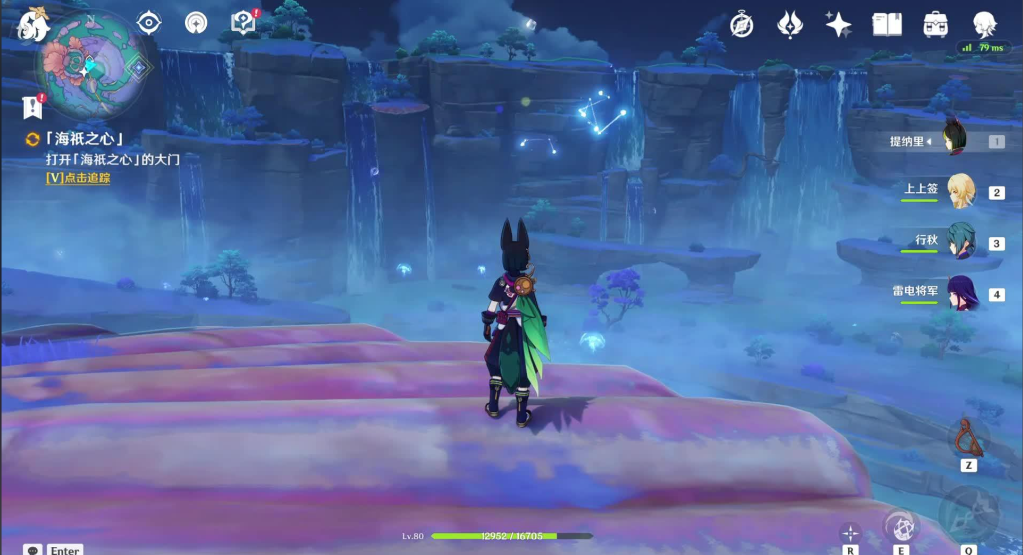The width and height of the screenshot is (1023, 555).
Task: Open the character screen head icon
Action: coord(985,24)
